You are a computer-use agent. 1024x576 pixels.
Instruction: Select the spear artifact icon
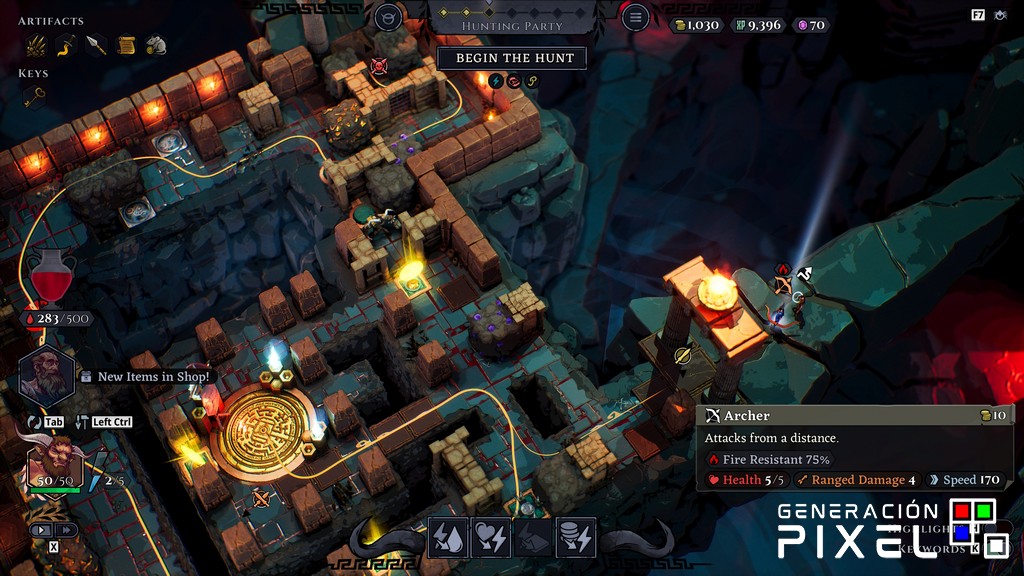96,45
